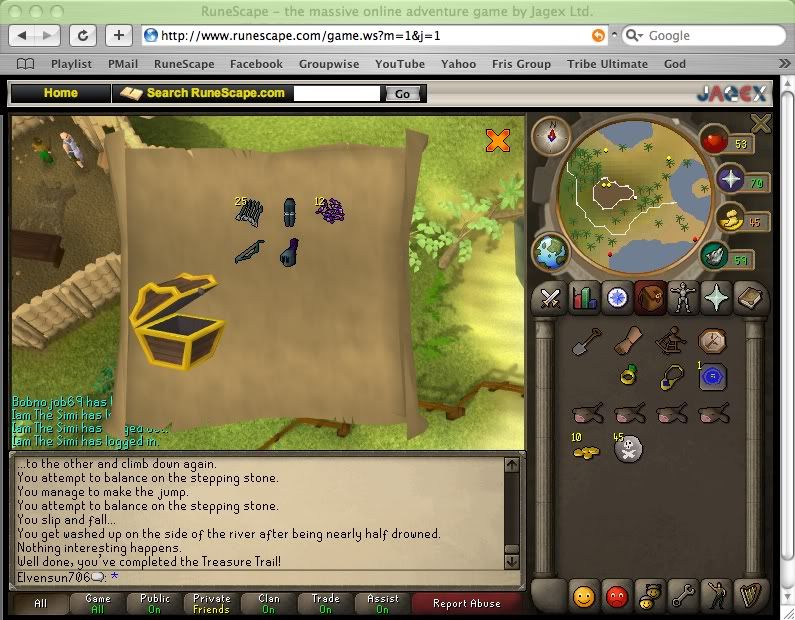Switch to the Prayer star tab
The height and width of the screenshot is (620, 795).
(x=717, y=299)
